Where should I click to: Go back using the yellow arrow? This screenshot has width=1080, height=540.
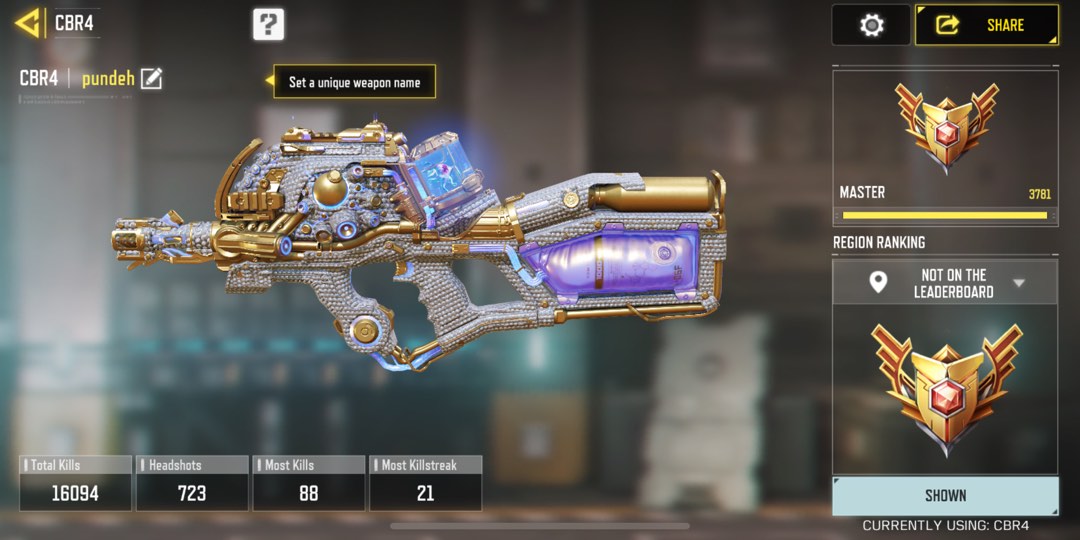27,23
